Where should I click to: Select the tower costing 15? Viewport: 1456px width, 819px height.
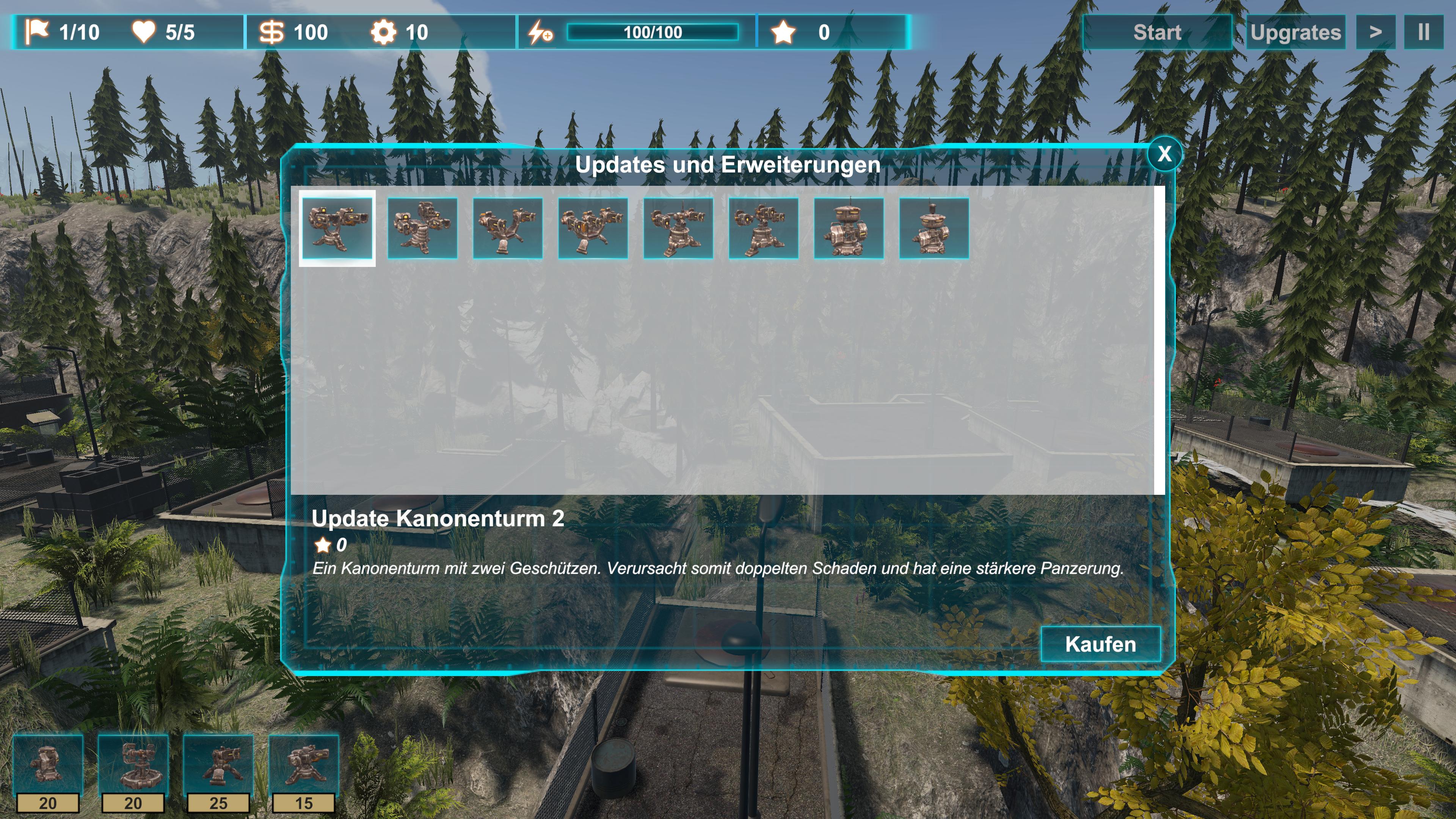pyautogui.click(x=304, y=766)
